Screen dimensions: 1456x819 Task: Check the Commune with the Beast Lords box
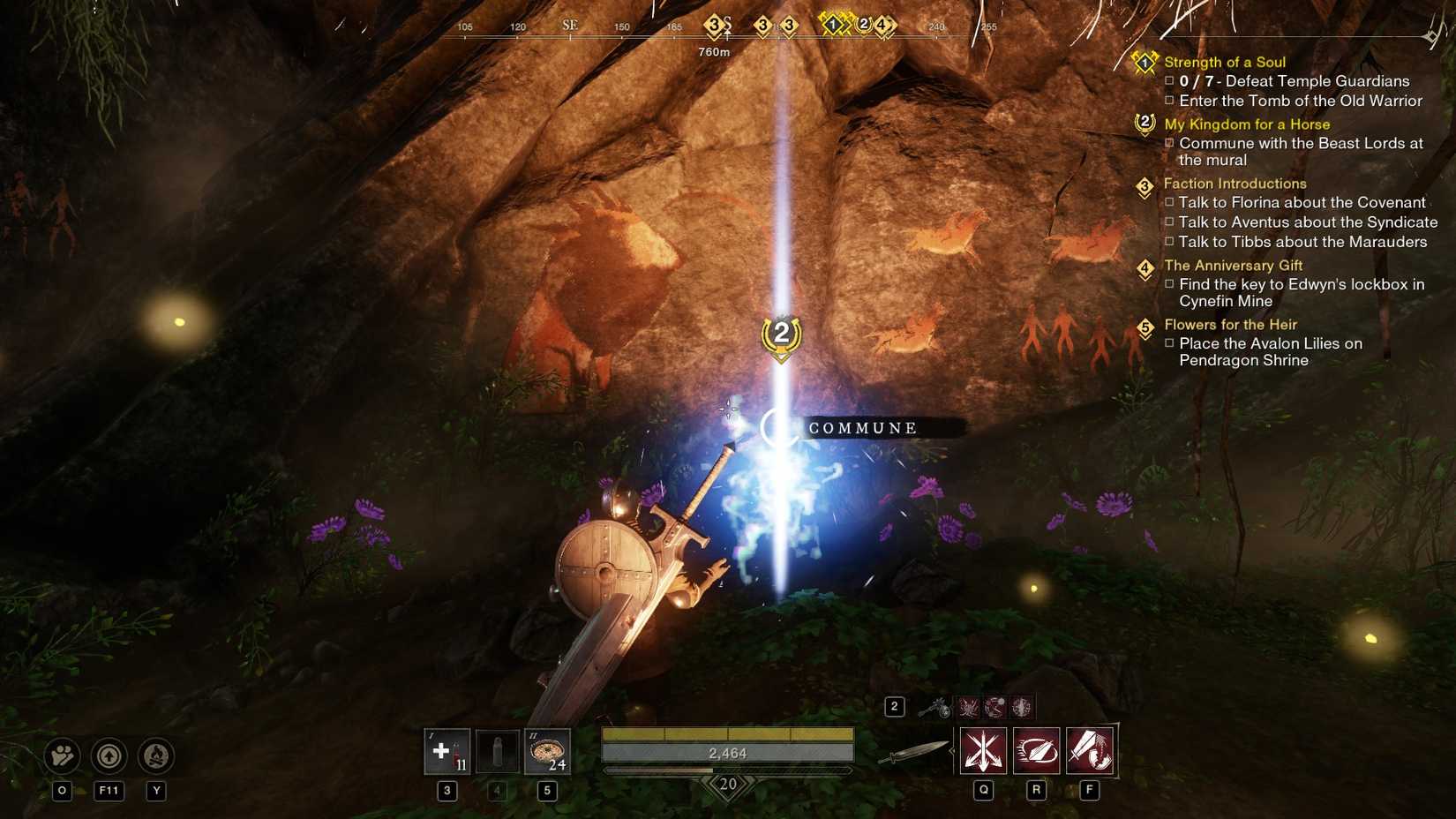coord(1171,143)
